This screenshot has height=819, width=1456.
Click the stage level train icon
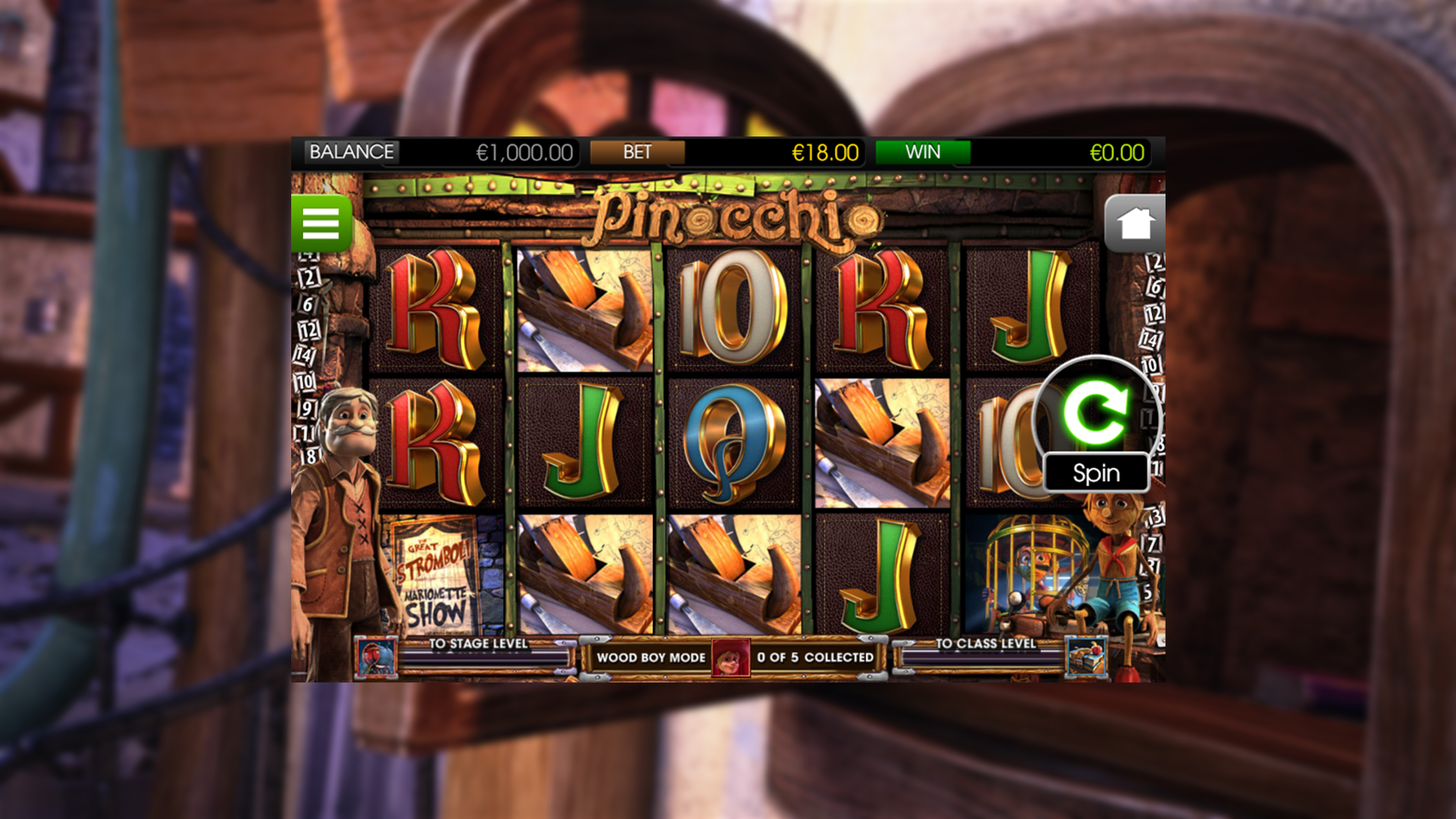click(x=378, y=657)
